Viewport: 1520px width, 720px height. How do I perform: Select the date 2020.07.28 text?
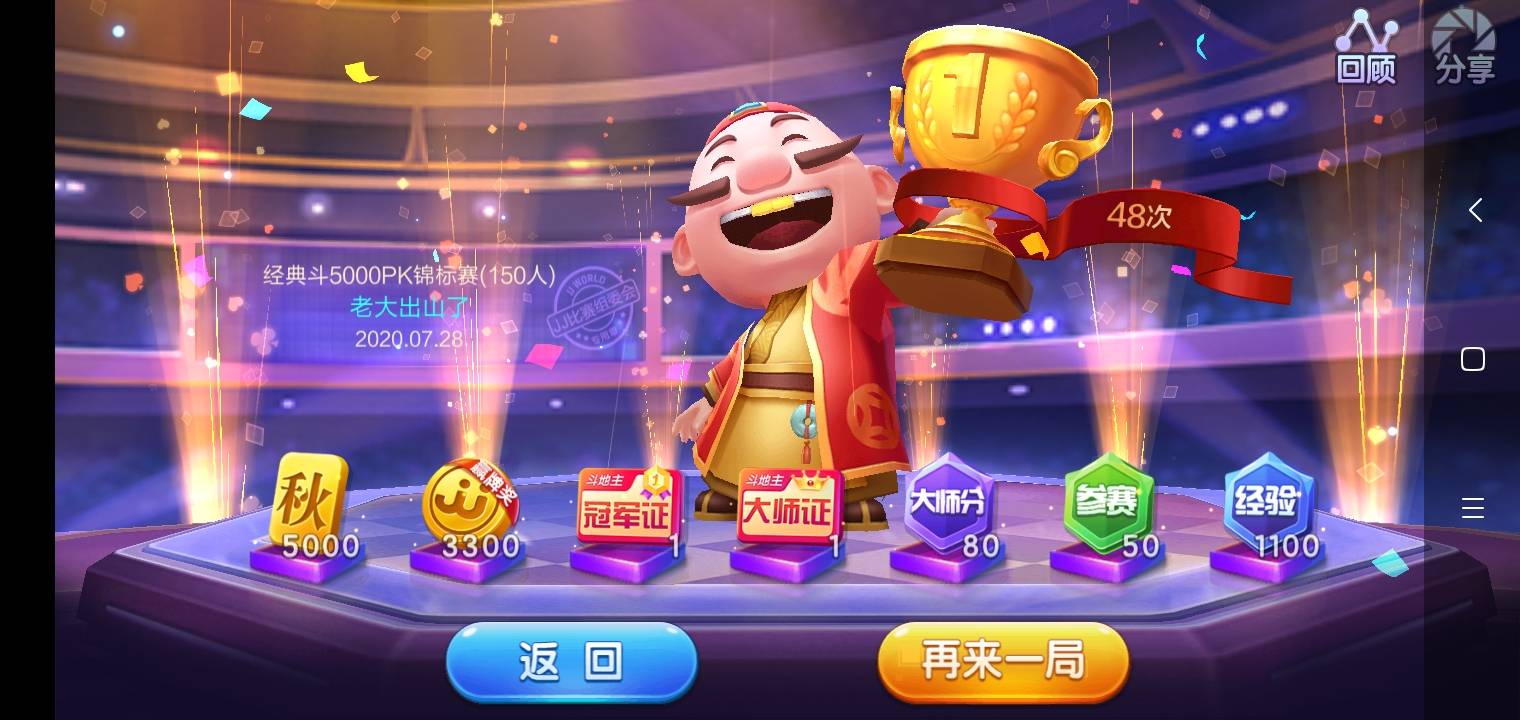[x=409, y=340]
